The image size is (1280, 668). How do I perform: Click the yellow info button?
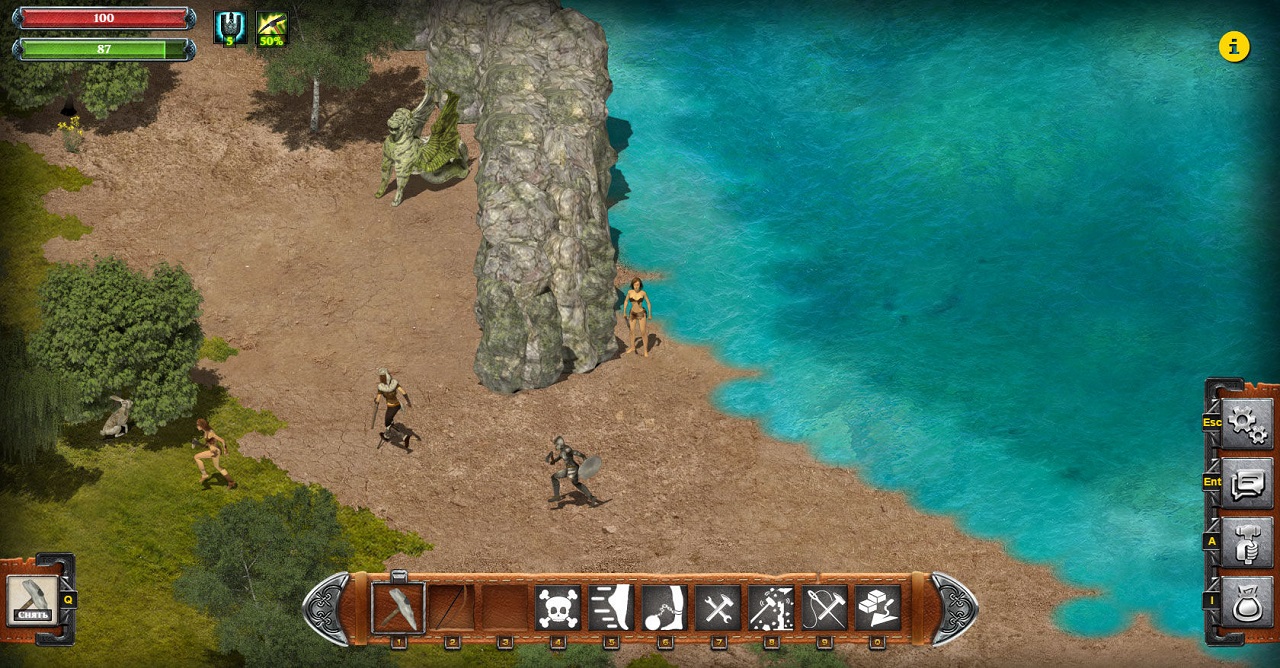tap(1234, 46)
